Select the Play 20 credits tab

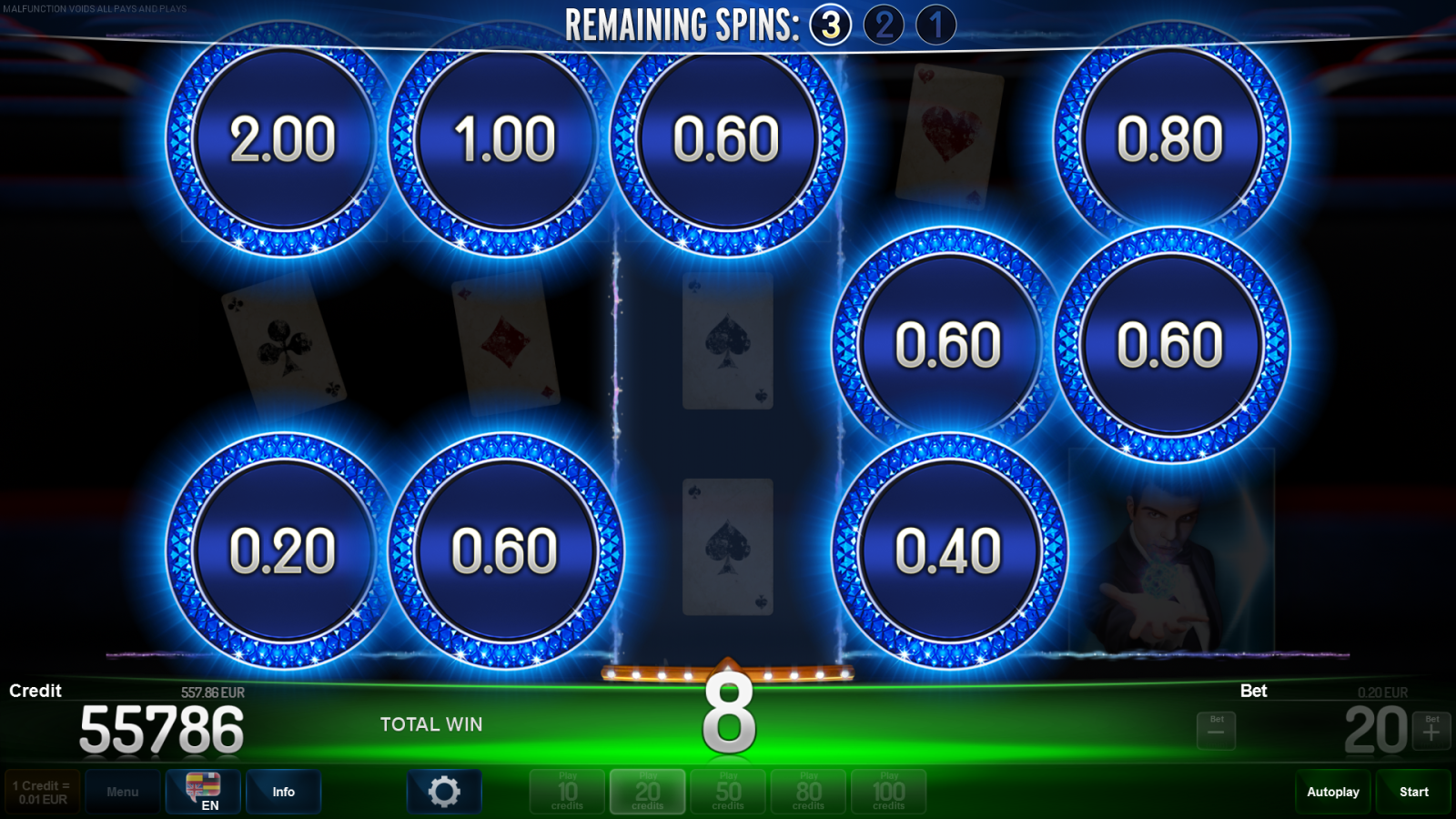point(647,791)
